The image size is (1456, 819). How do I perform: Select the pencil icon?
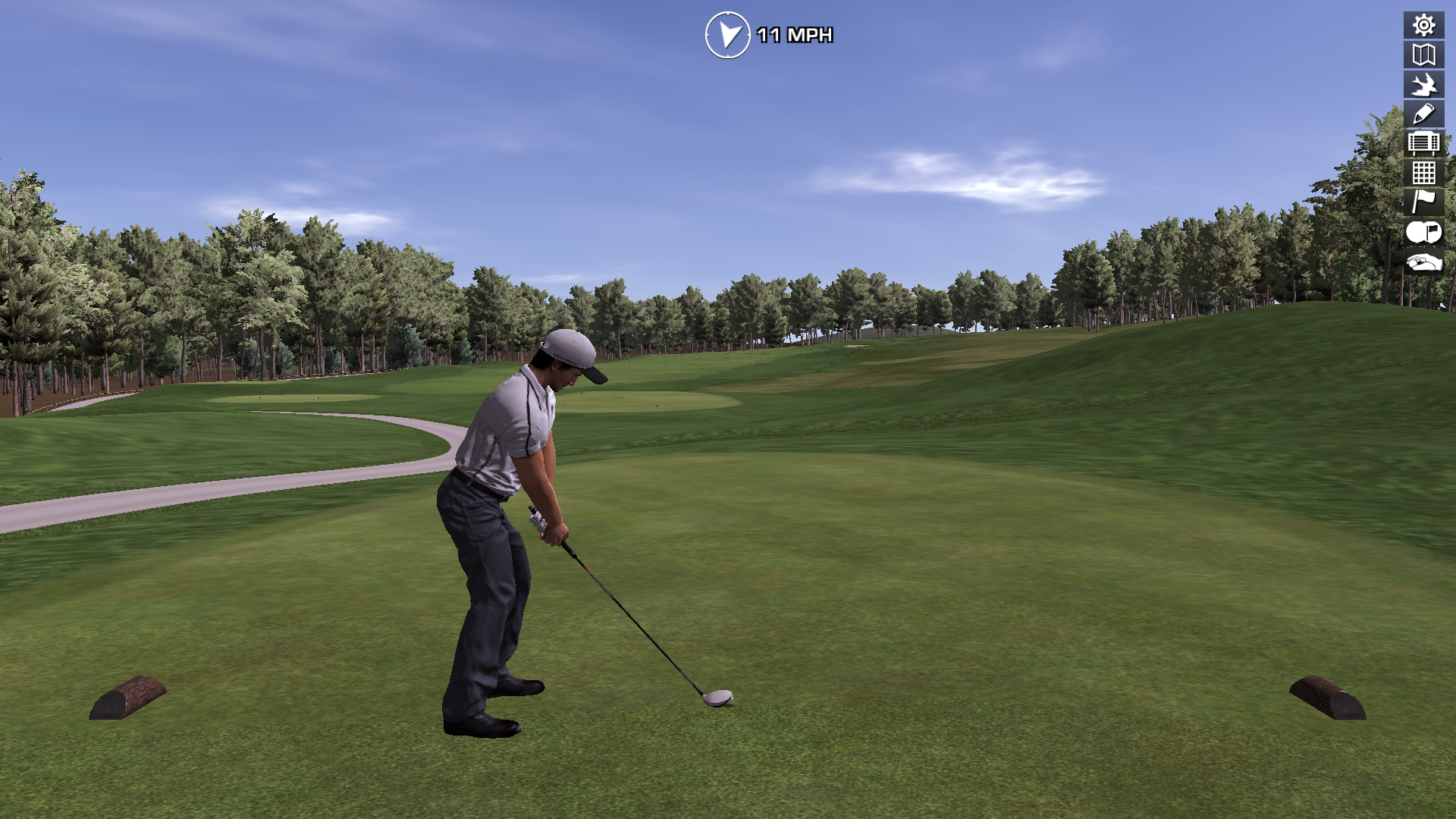pyautogui.click(x=1423, y=114)
